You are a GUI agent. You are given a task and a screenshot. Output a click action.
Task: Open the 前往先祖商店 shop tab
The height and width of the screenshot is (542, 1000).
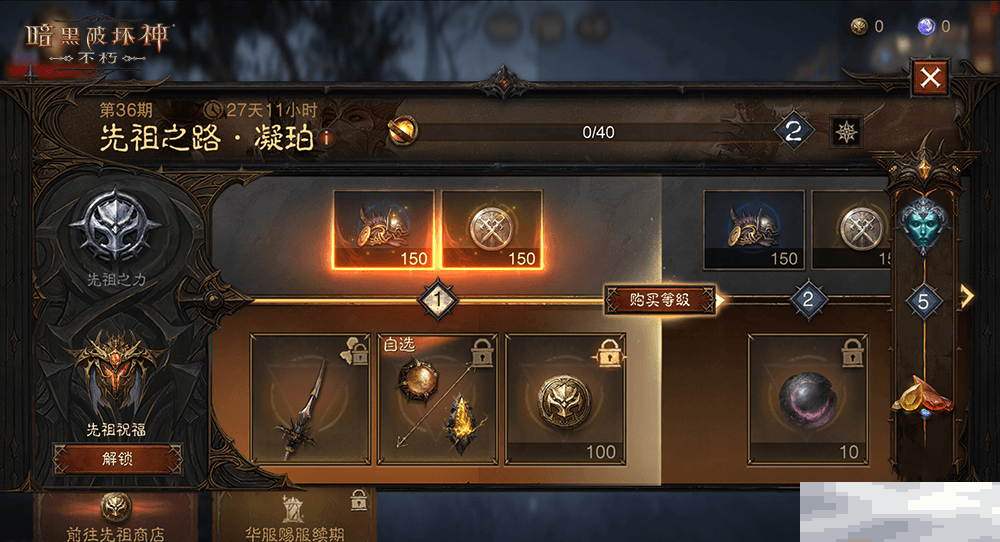click(116, 518)
